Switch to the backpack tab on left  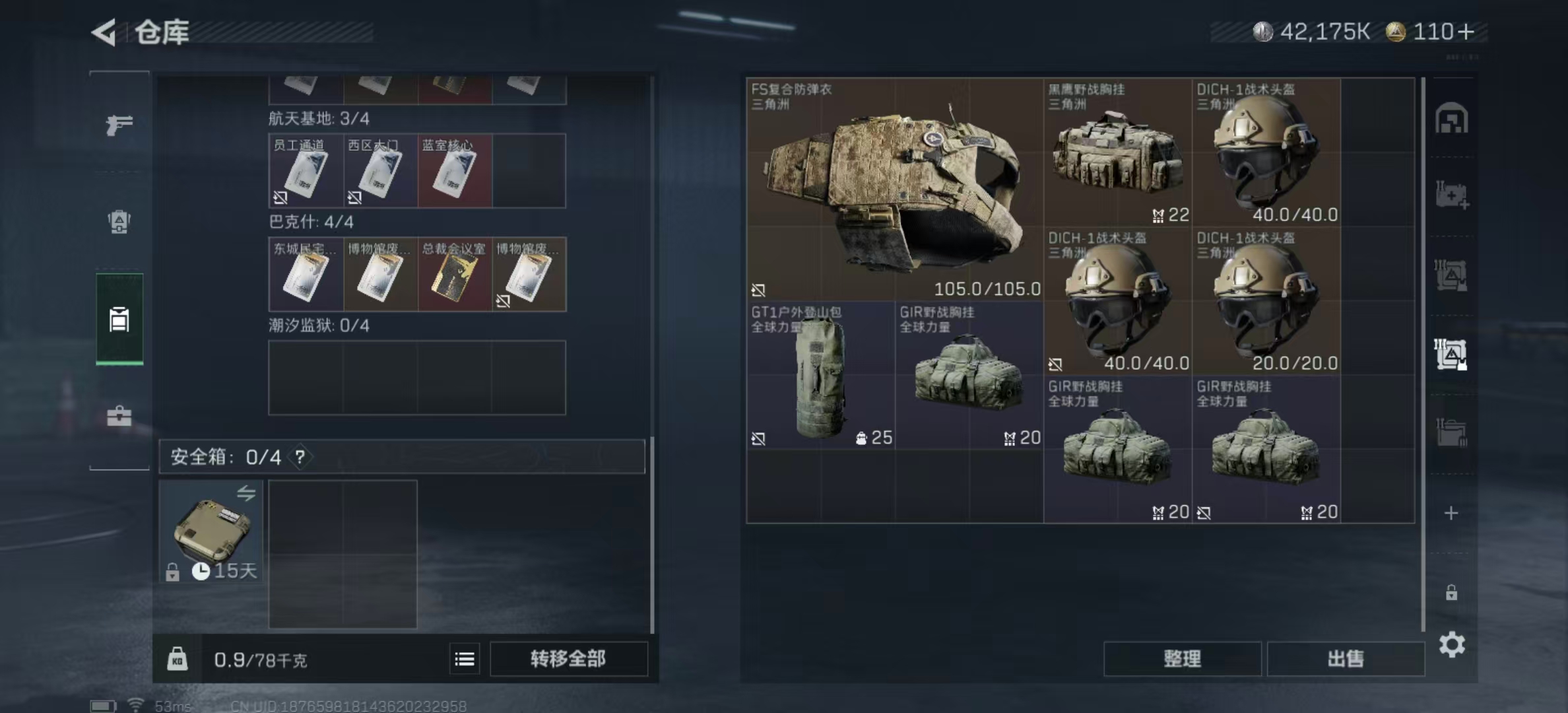click(x=119, y=222)
